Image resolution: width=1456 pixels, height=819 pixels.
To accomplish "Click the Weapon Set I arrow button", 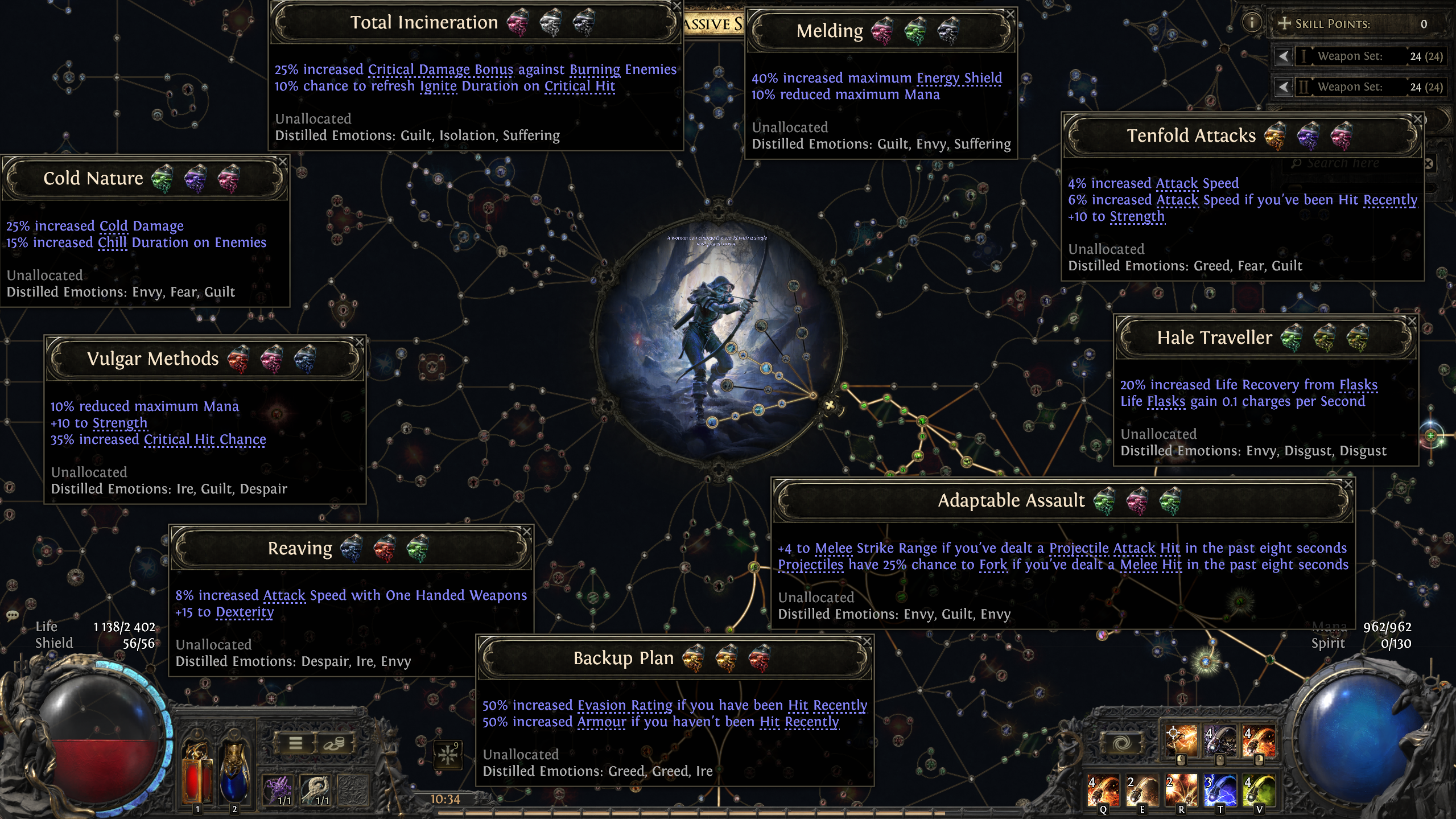I will coord(1283,56).
